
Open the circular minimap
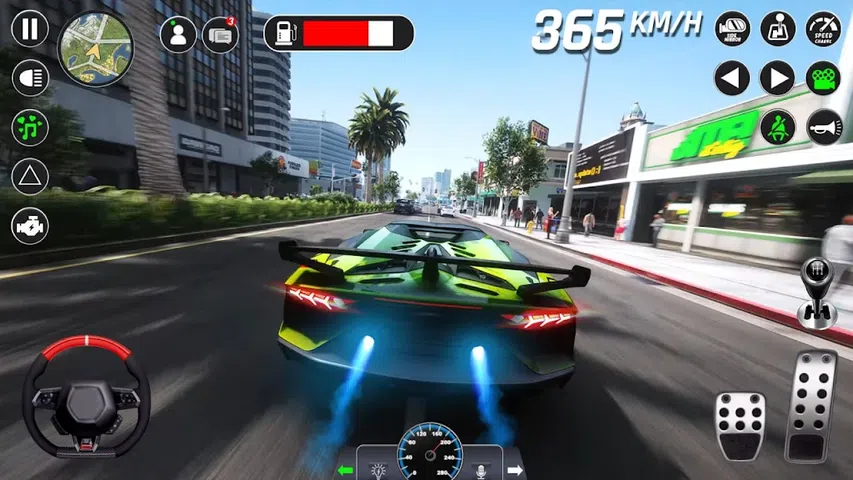click(96, 49)
